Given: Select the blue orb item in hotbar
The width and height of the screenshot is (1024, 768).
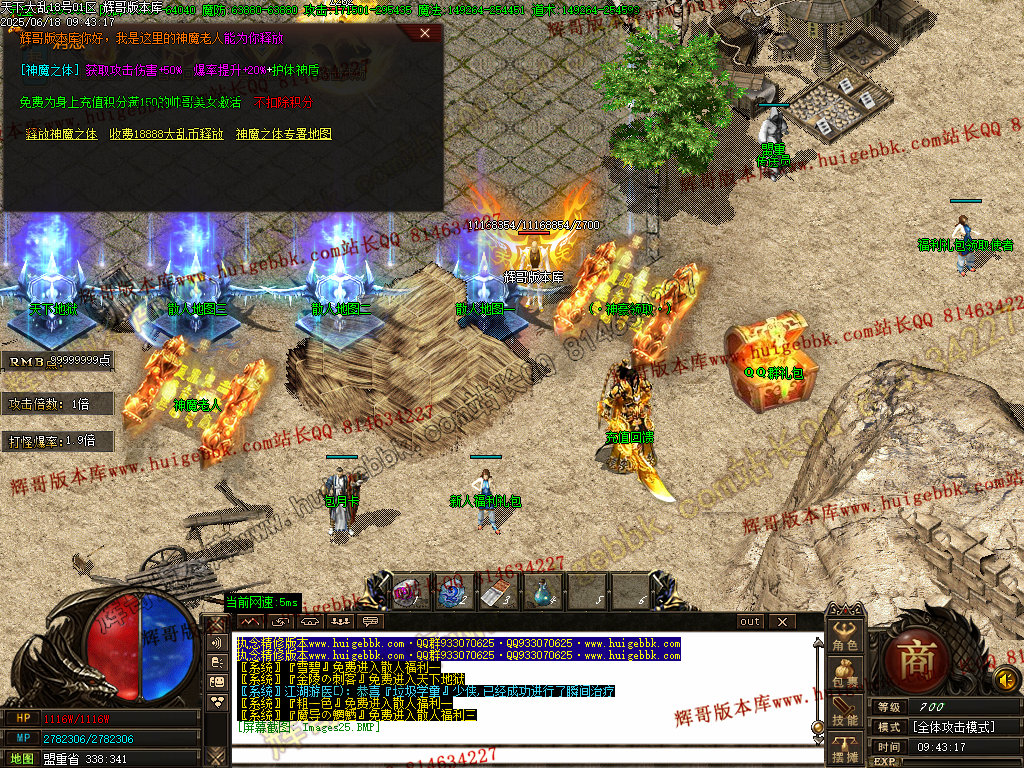Looking at the screenshot, I should (451, 593).
